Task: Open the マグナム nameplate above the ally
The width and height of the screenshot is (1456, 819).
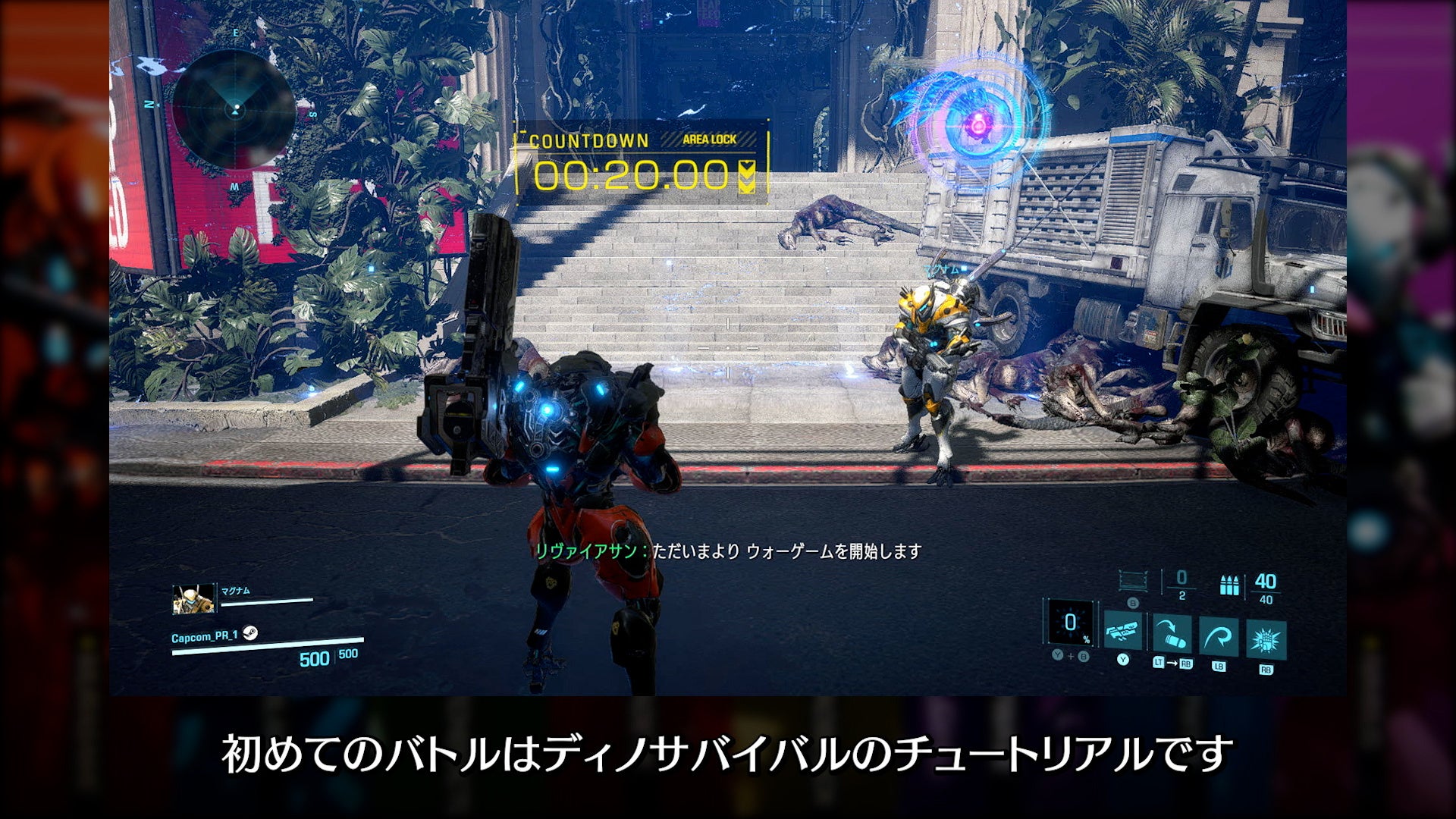Action: (943, 269)
